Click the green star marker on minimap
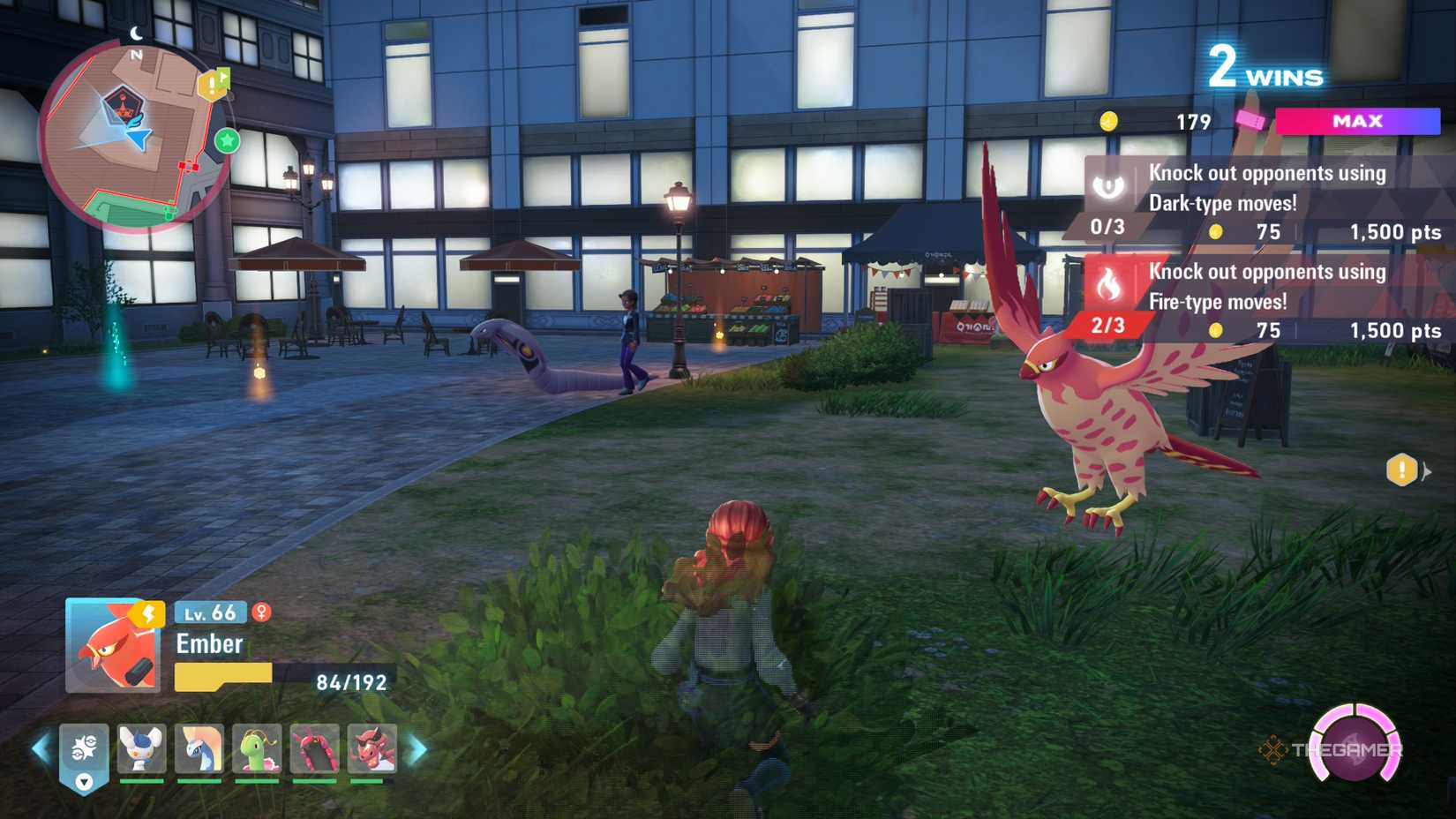This screenshot has width=1456, height=819. pos(228,140)
